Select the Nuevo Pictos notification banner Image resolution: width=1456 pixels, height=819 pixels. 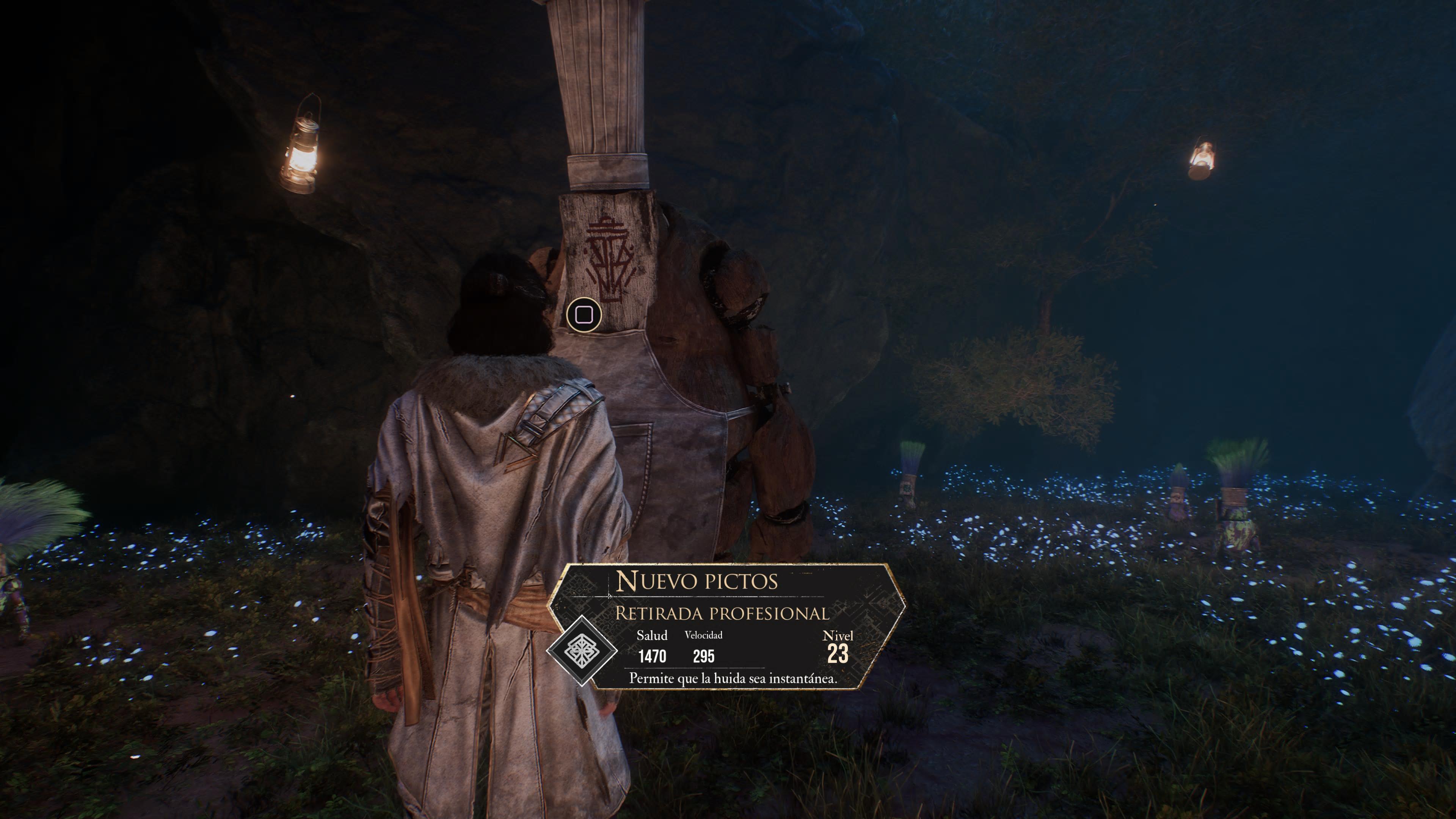click(x=727, y=626)
